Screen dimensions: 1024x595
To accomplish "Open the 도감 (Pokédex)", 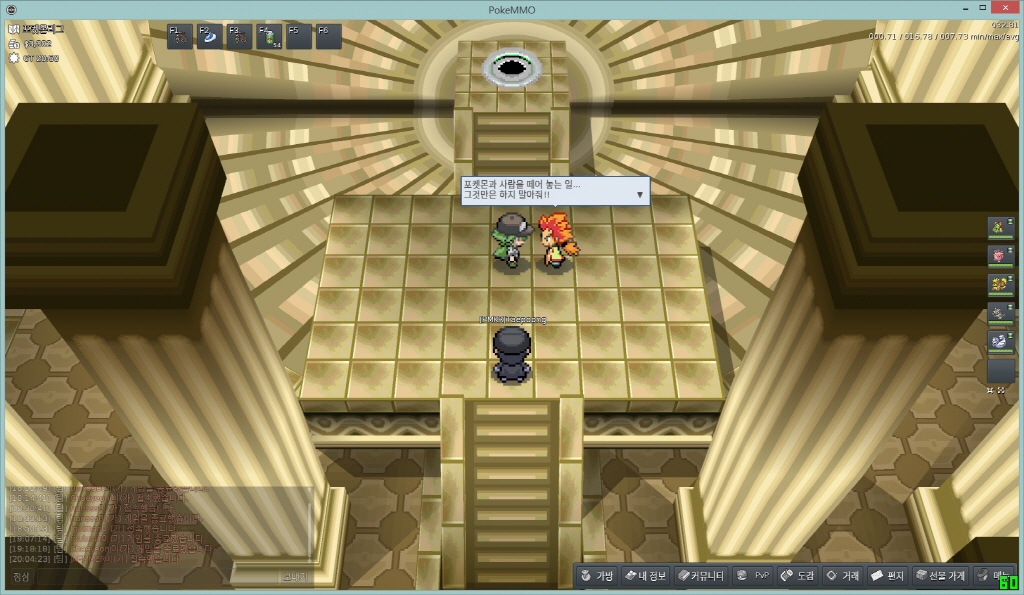I will point(798,576).
